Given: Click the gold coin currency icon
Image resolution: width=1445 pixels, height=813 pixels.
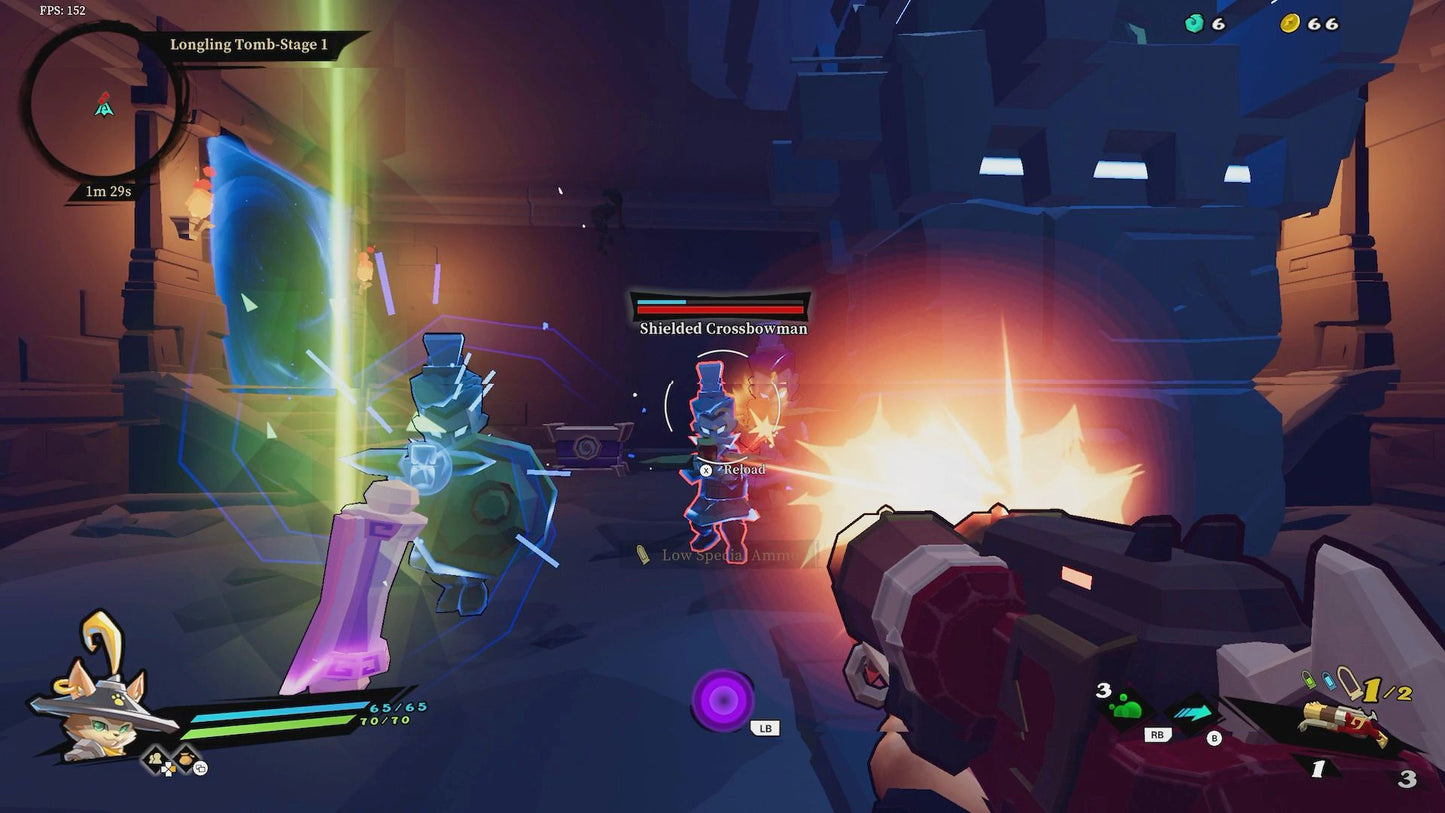Looking at the screenshot, I should coord(1290,23).
